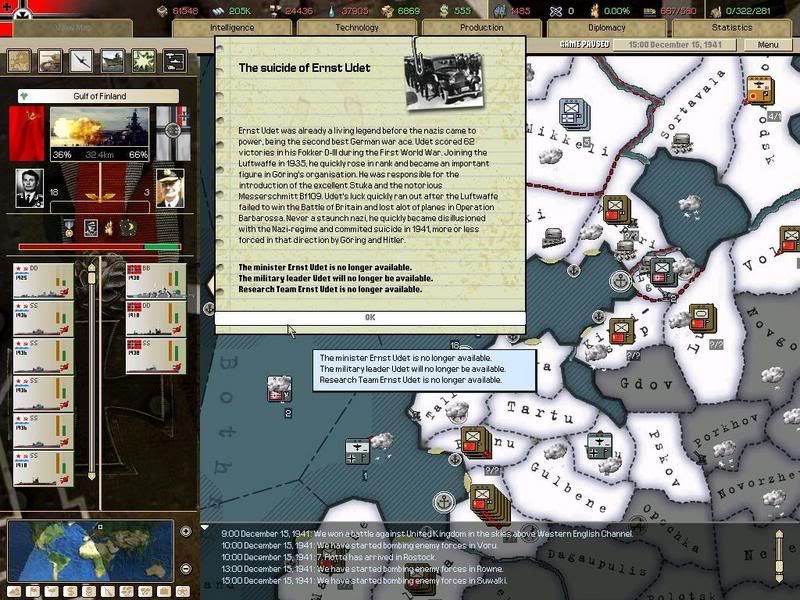This screenshot has height=600, width=800.
Task: Open the Production tab
Action: [481, 28]
